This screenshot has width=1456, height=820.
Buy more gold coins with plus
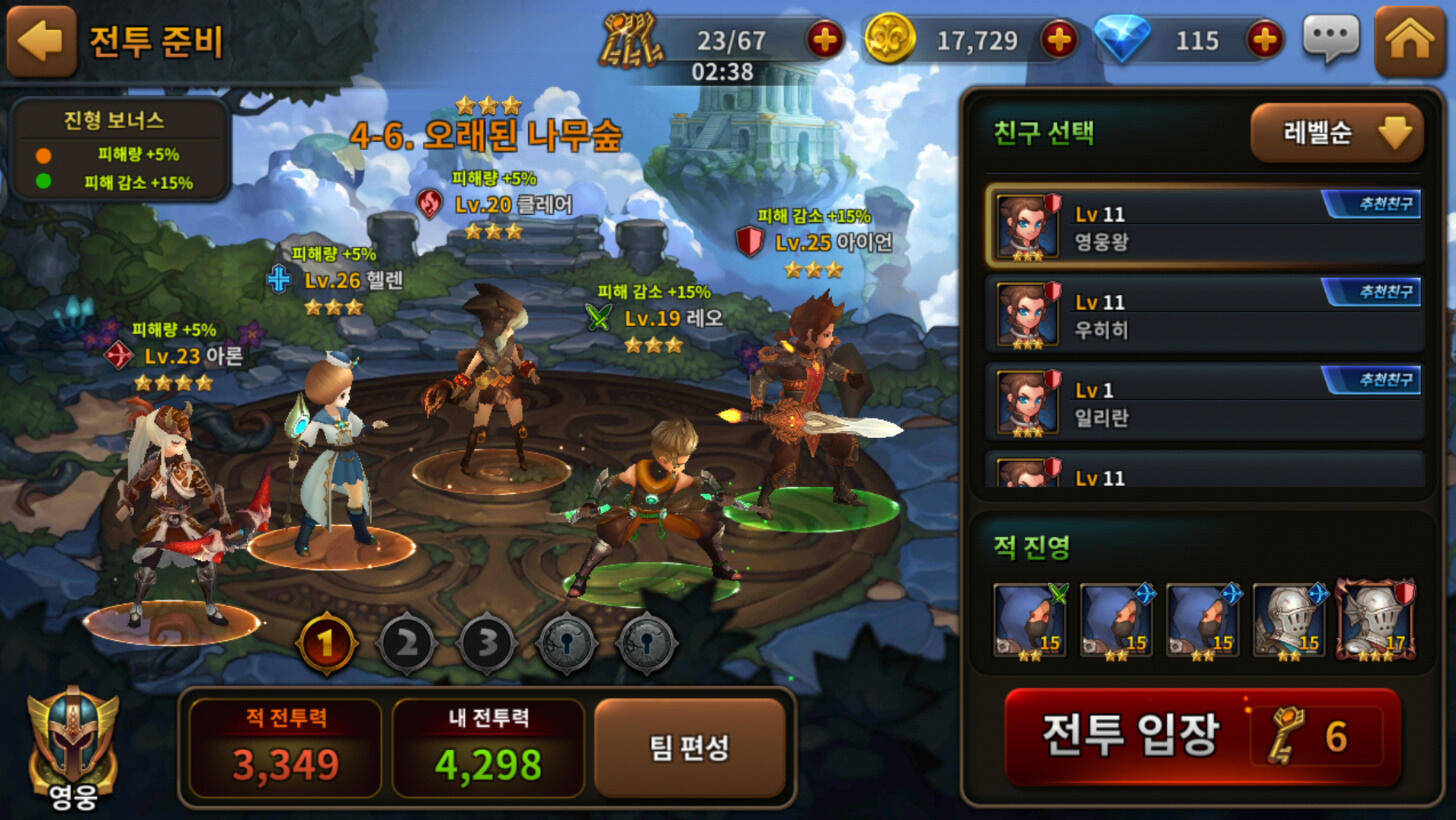click(1059, 40)
